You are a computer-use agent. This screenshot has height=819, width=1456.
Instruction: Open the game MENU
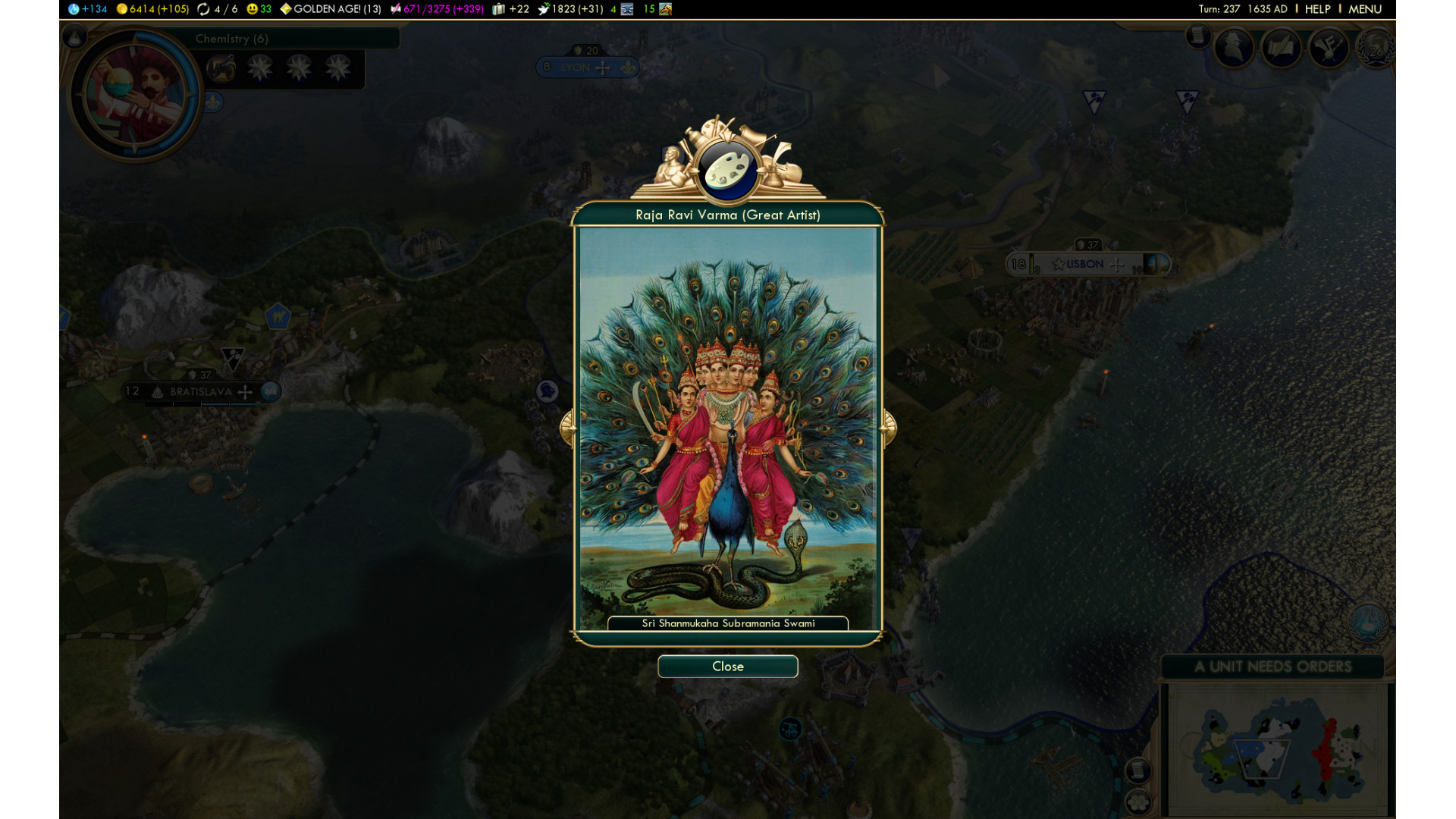pos(1364,9)
